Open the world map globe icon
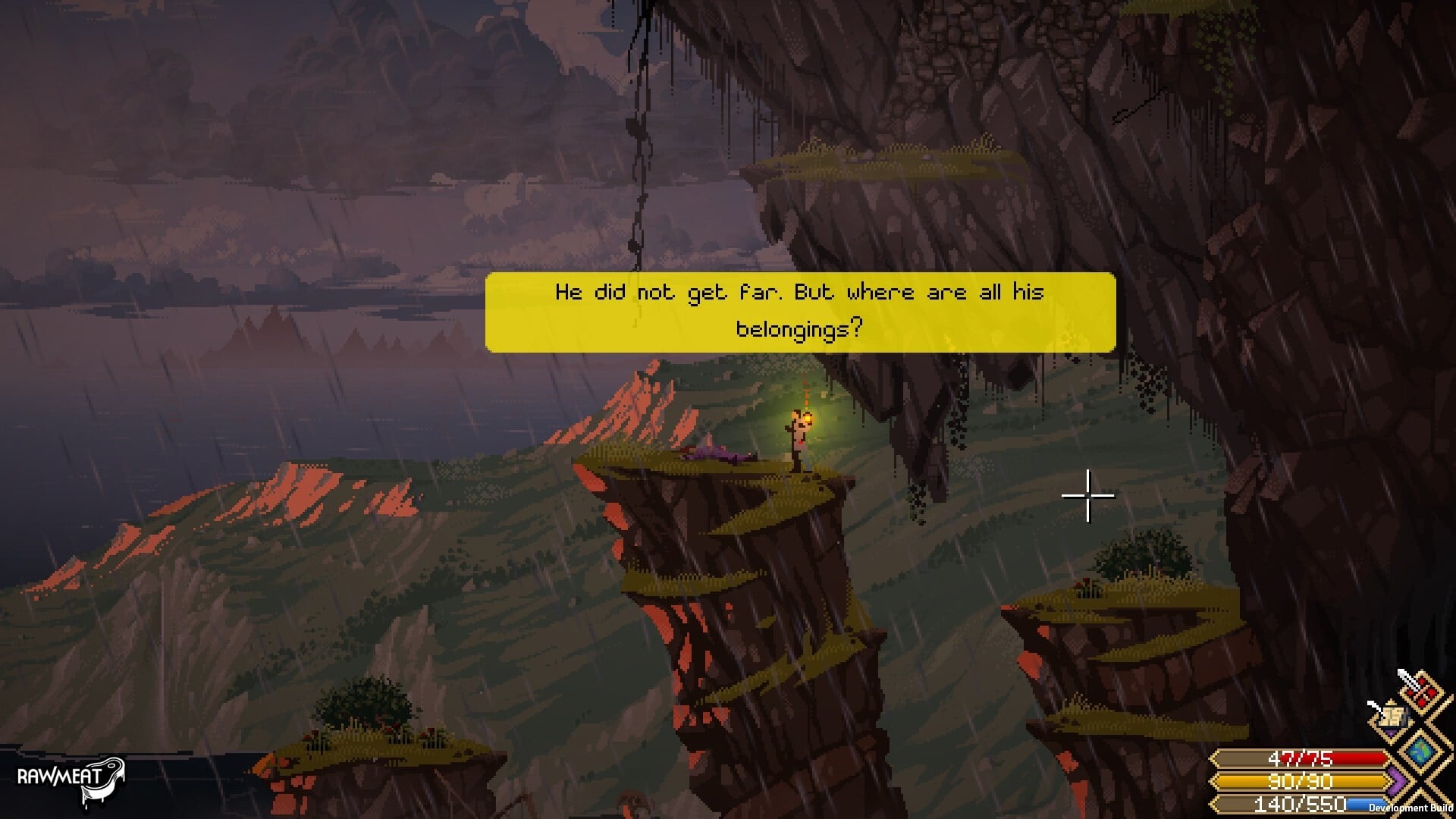The height and width of the screenshot is (819, 1456). tap(1420, 750)
